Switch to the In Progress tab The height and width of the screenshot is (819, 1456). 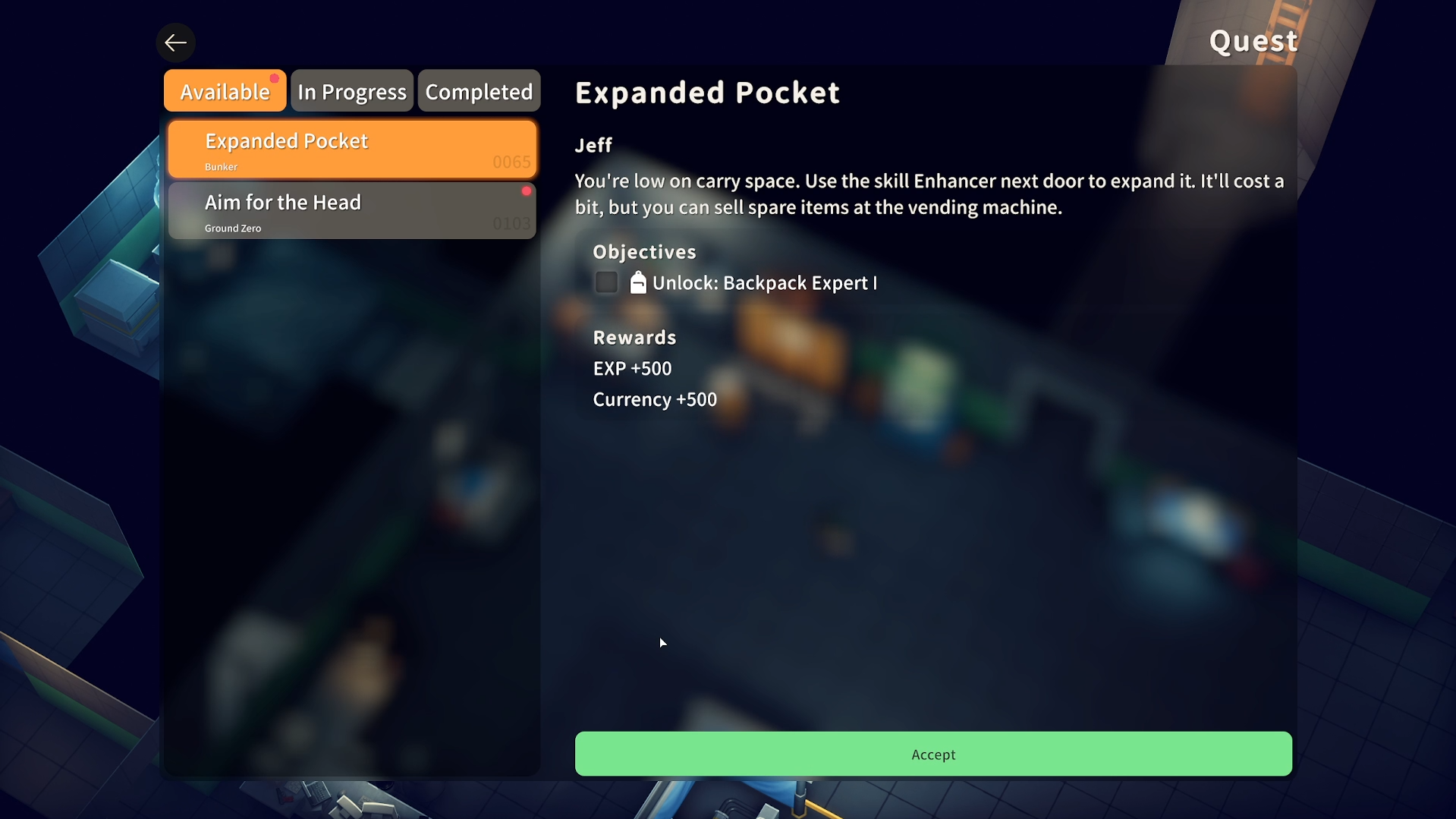pos(351,90)
